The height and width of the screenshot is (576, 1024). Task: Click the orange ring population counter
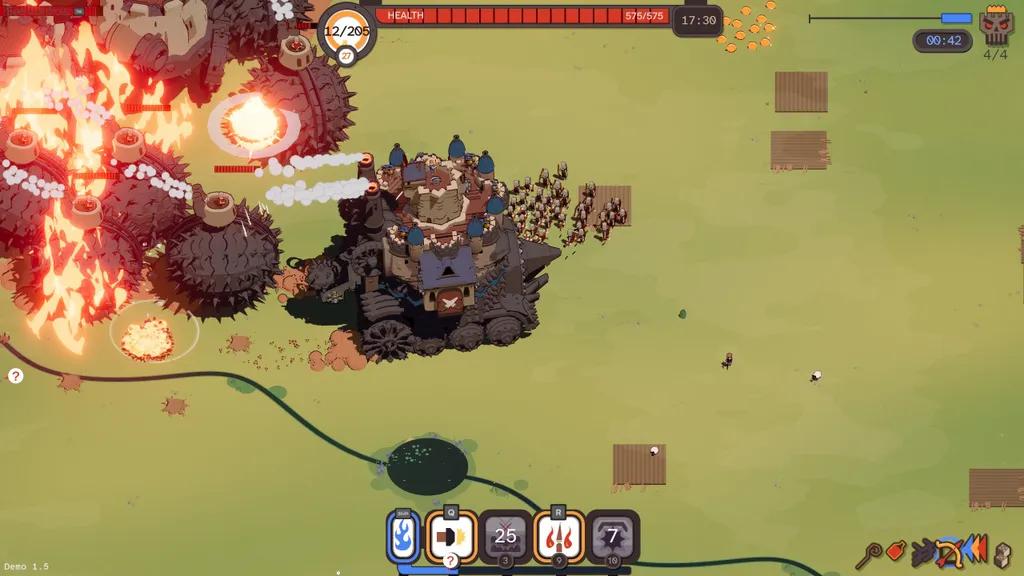[x=346, y=32]
